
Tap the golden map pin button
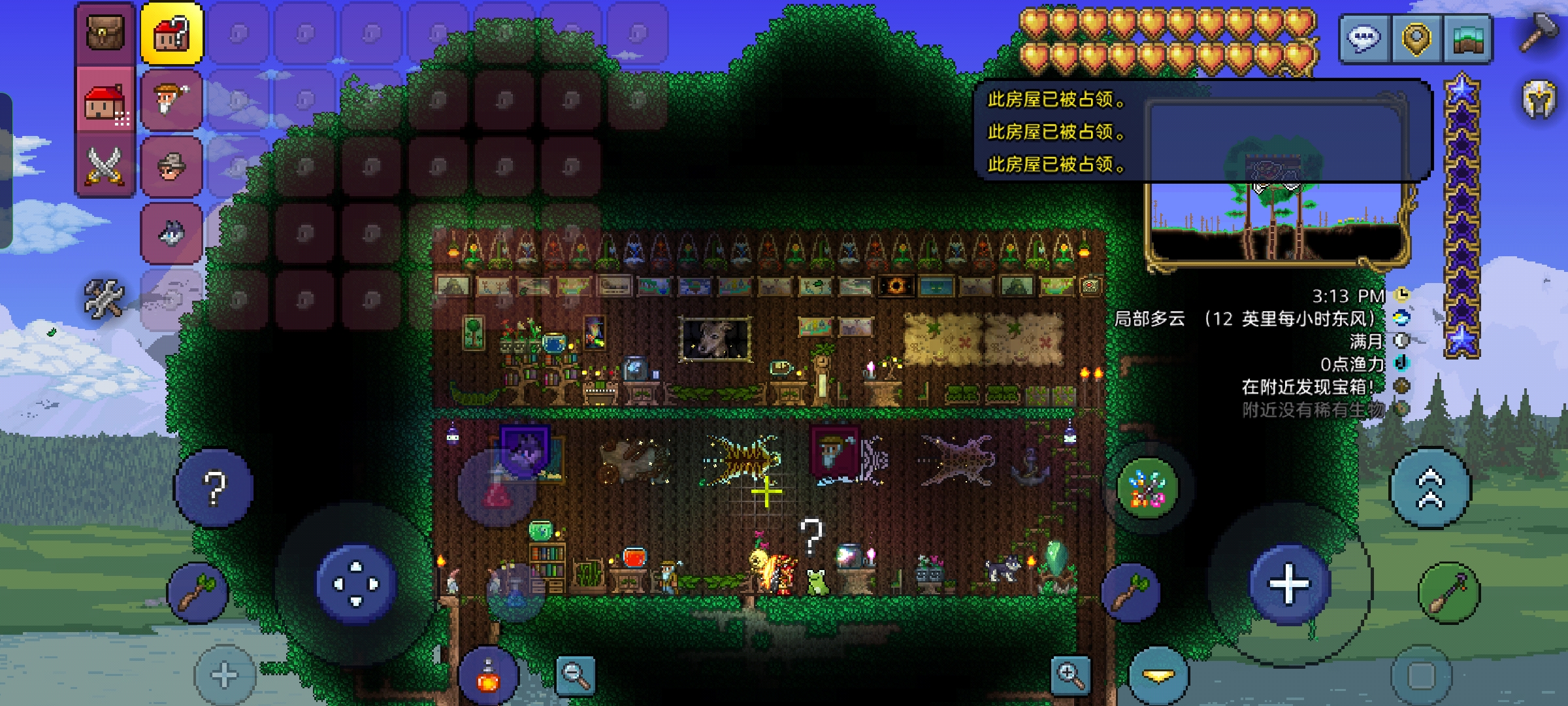tap(1416, 38)
